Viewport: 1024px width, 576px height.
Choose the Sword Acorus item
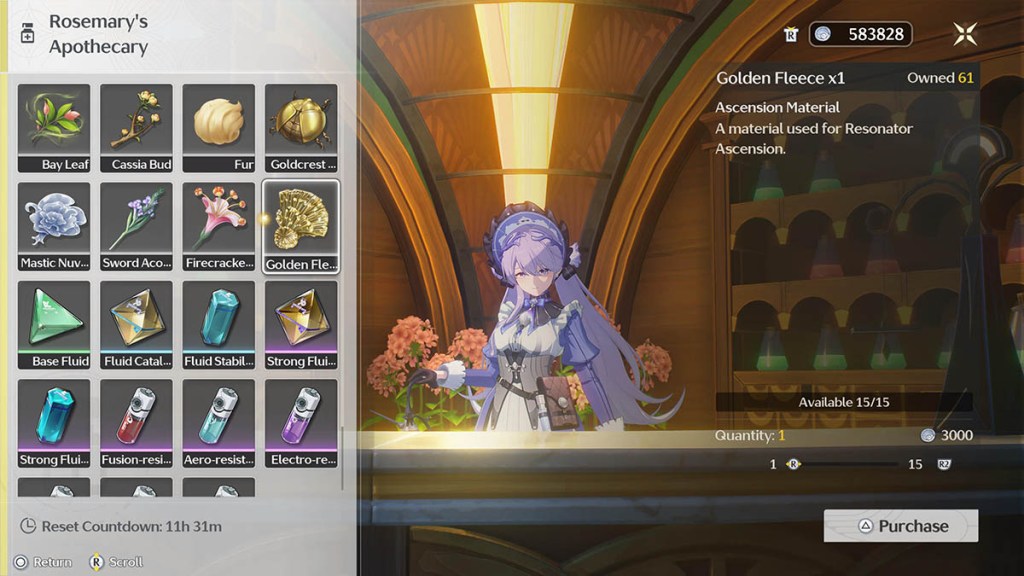pos(136,226)
